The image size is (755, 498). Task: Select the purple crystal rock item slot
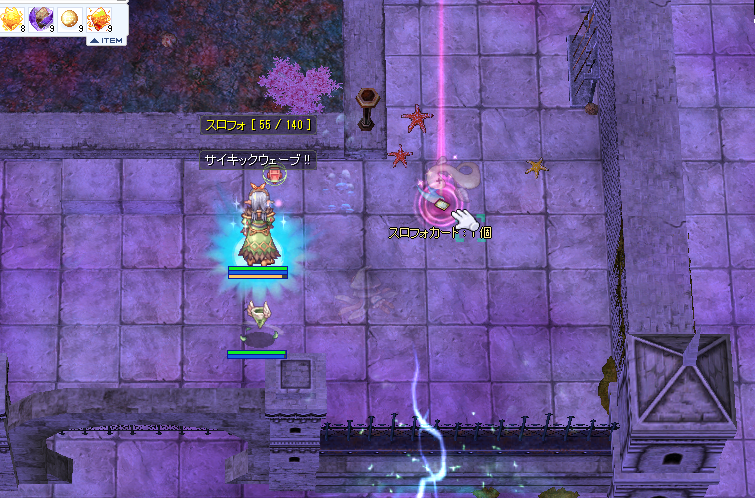(x=42, y=17)
